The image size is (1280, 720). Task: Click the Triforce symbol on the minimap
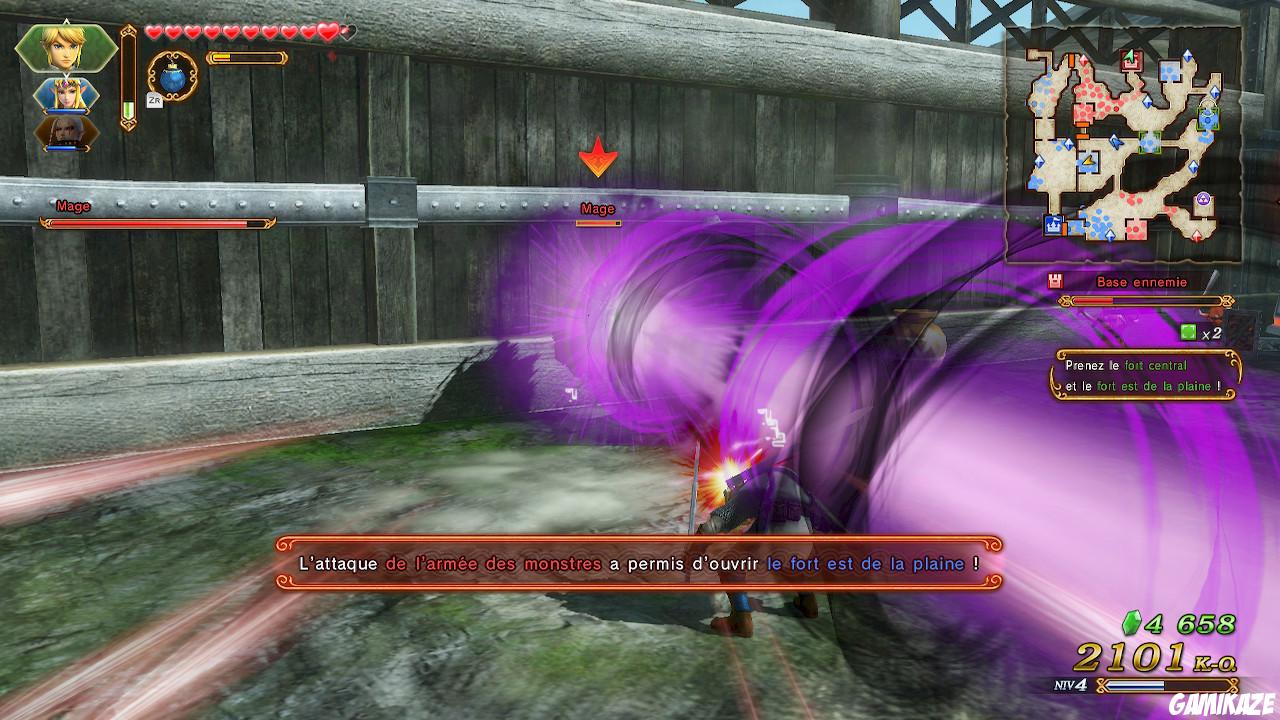pos(1202,197)
